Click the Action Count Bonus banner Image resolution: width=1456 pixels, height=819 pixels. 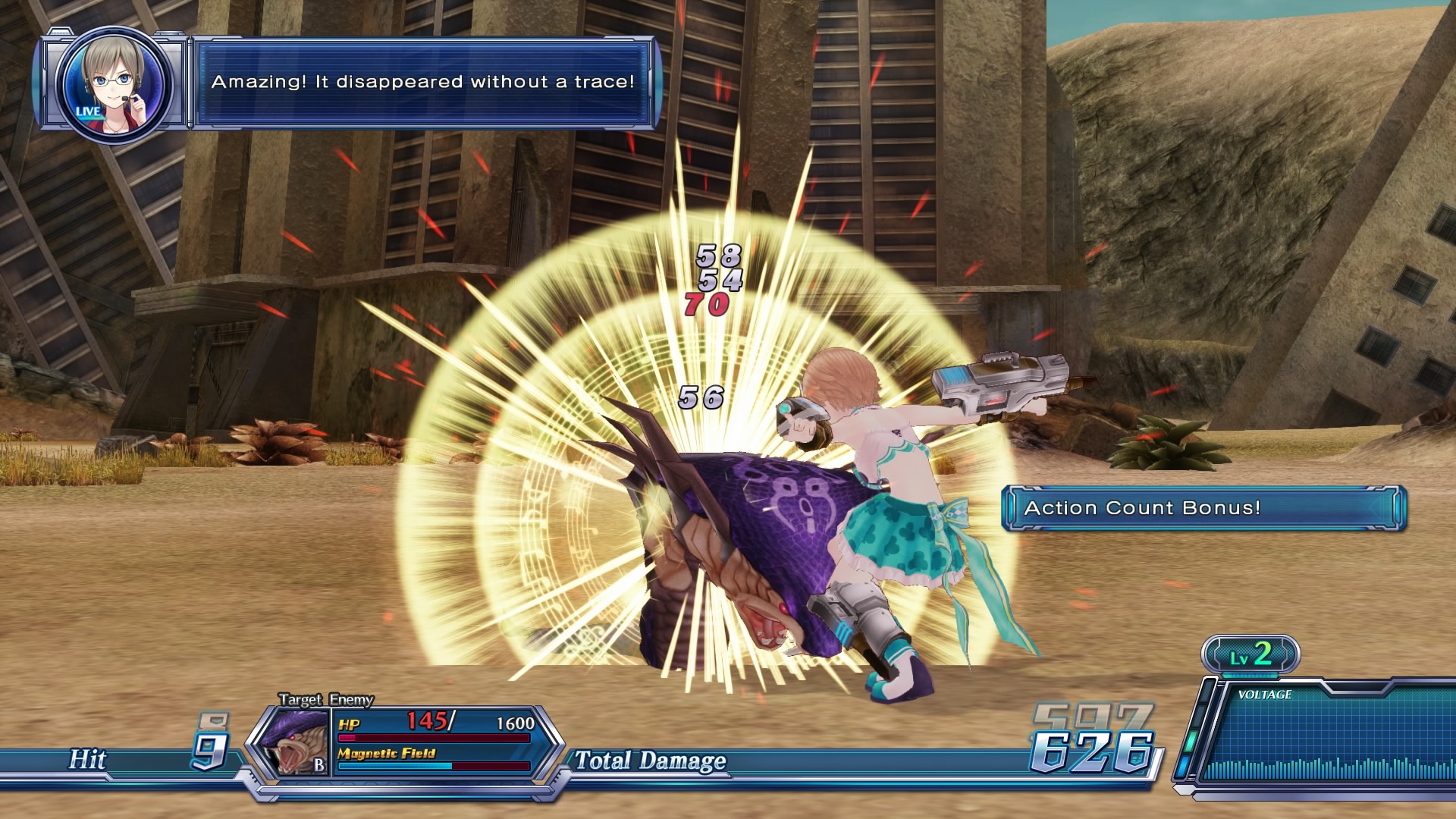(1203, 508)
